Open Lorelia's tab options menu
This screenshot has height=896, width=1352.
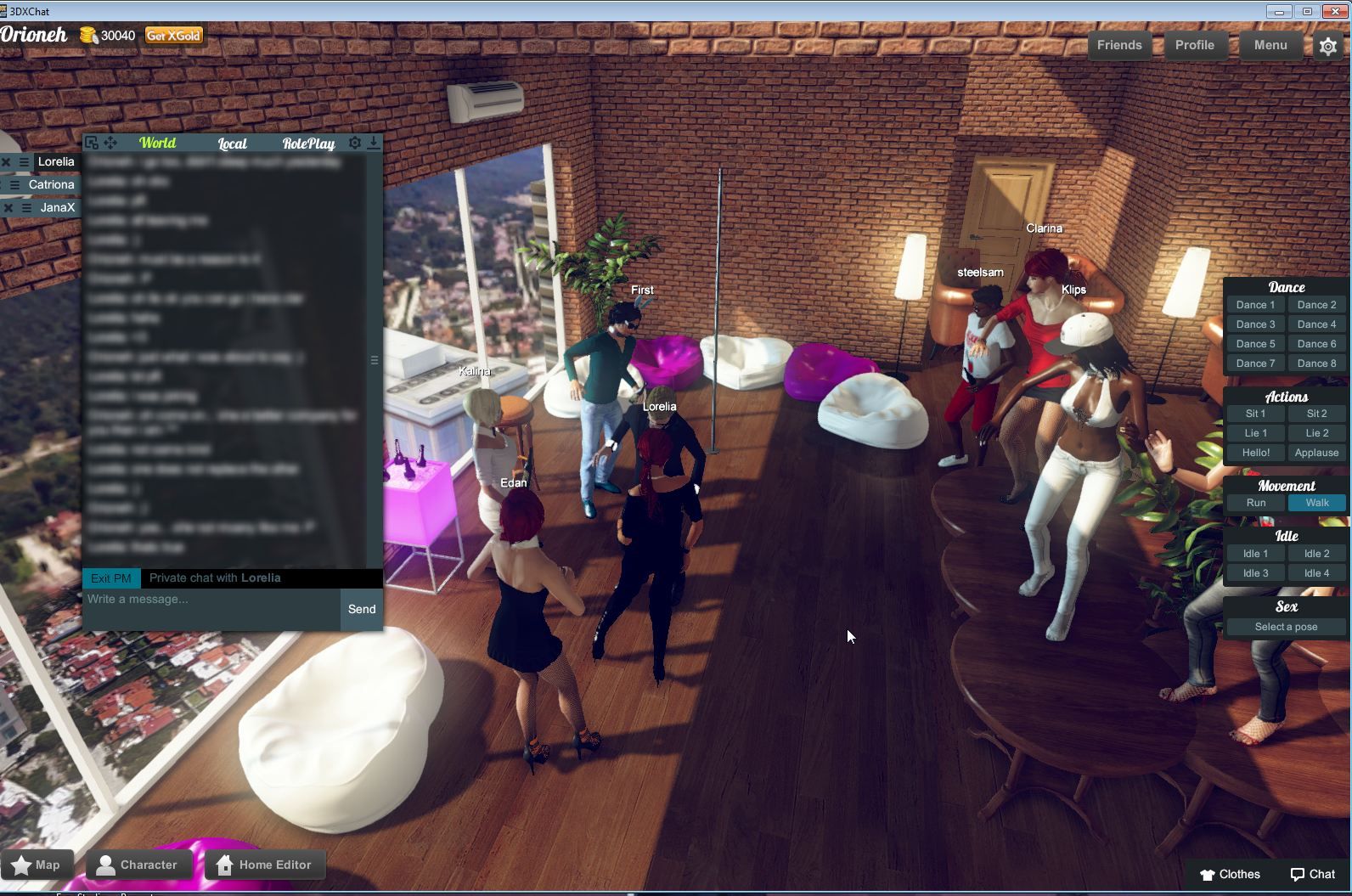tap(24, 162)
